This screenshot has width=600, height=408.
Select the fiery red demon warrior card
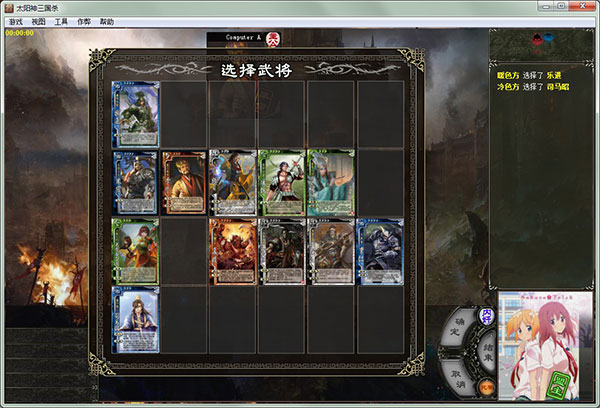coord(233,251)
